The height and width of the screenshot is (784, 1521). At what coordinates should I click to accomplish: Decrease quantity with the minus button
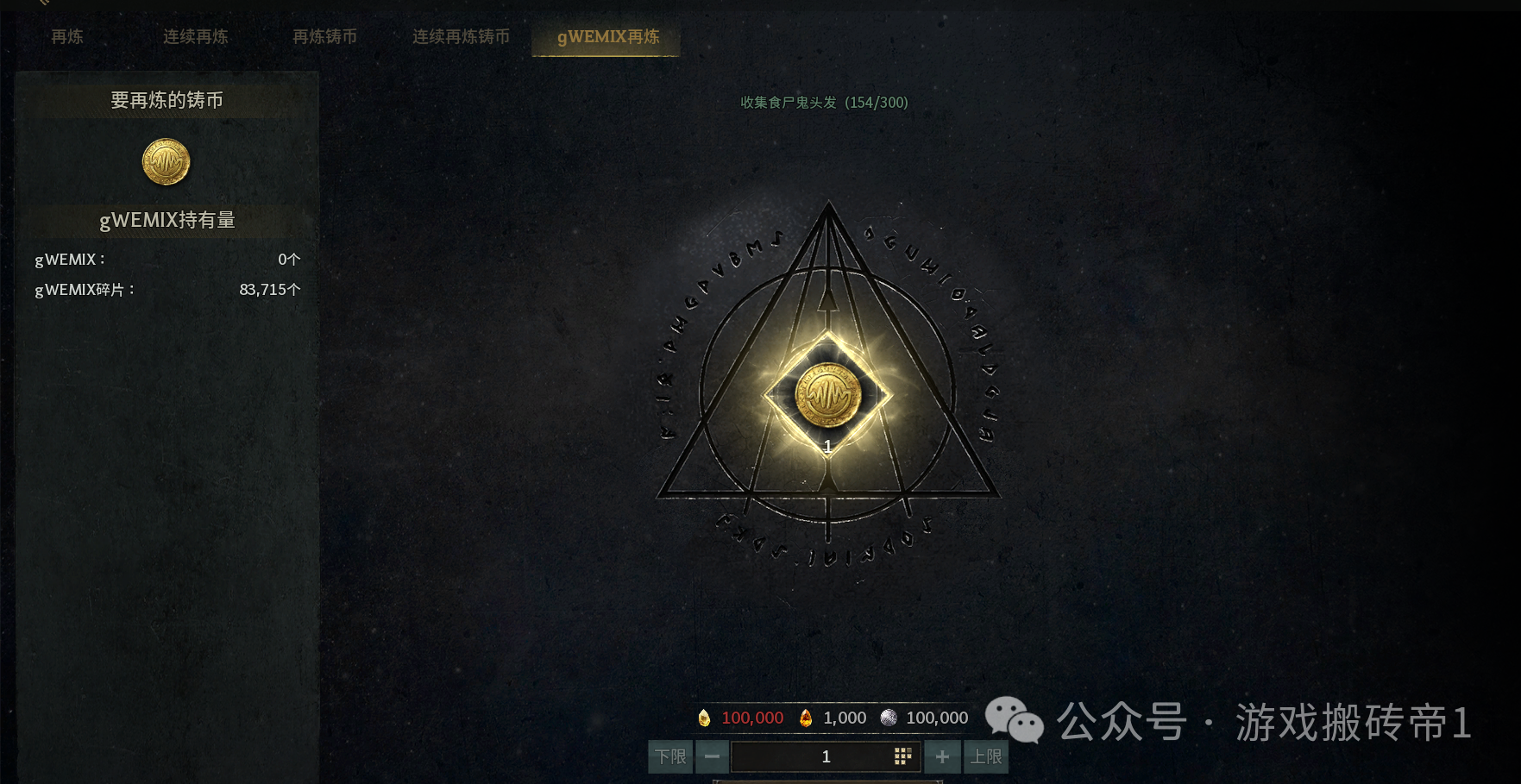pos(712,757)
